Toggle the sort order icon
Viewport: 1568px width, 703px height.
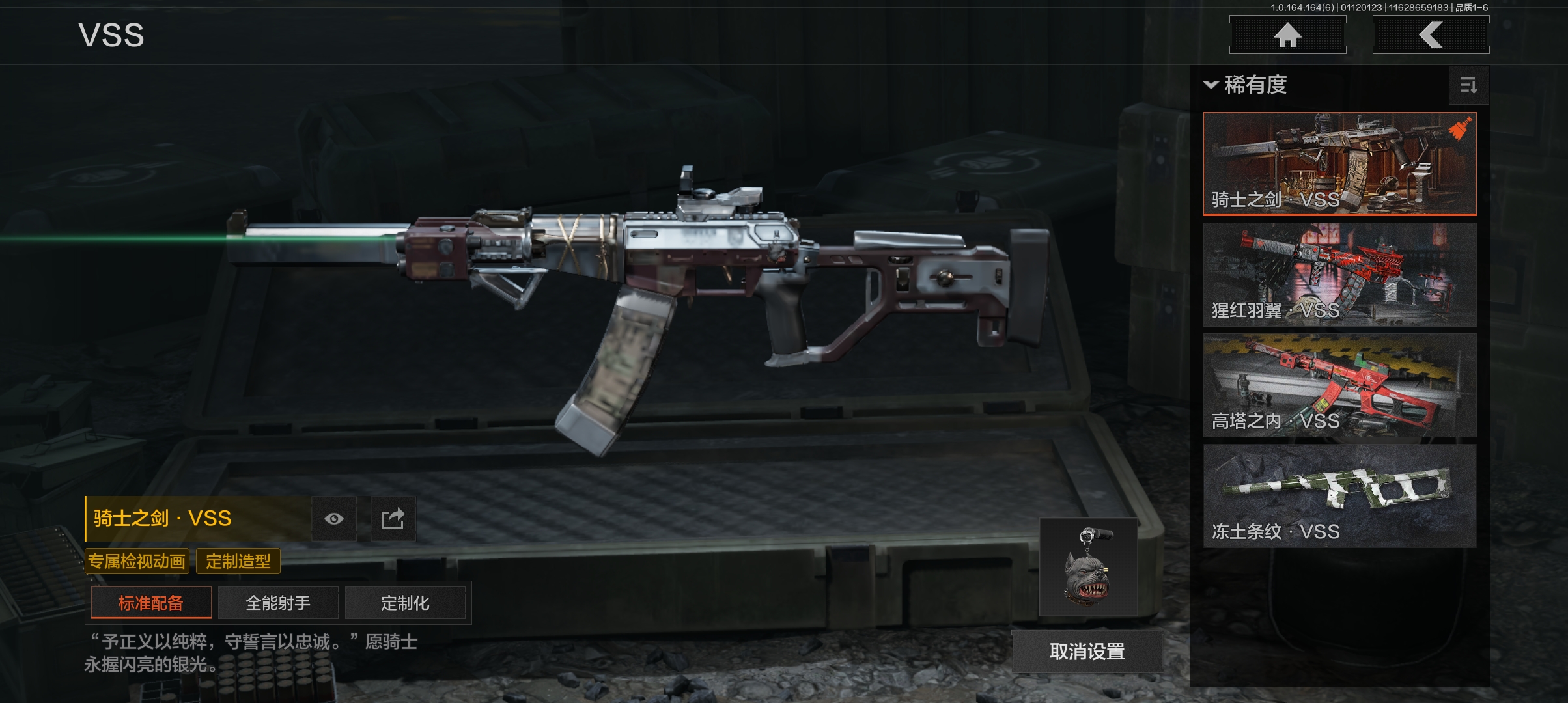click(1468, 85)
